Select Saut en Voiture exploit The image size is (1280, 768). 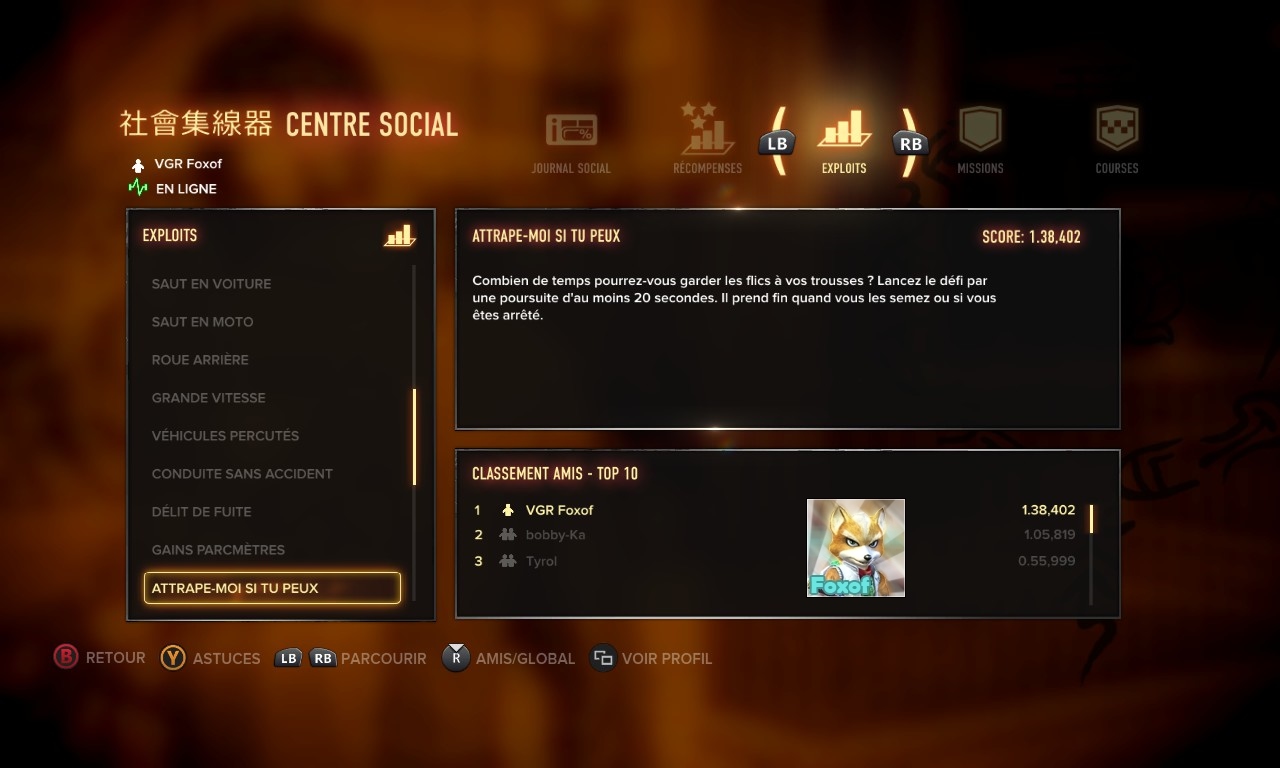coord(211,284)
